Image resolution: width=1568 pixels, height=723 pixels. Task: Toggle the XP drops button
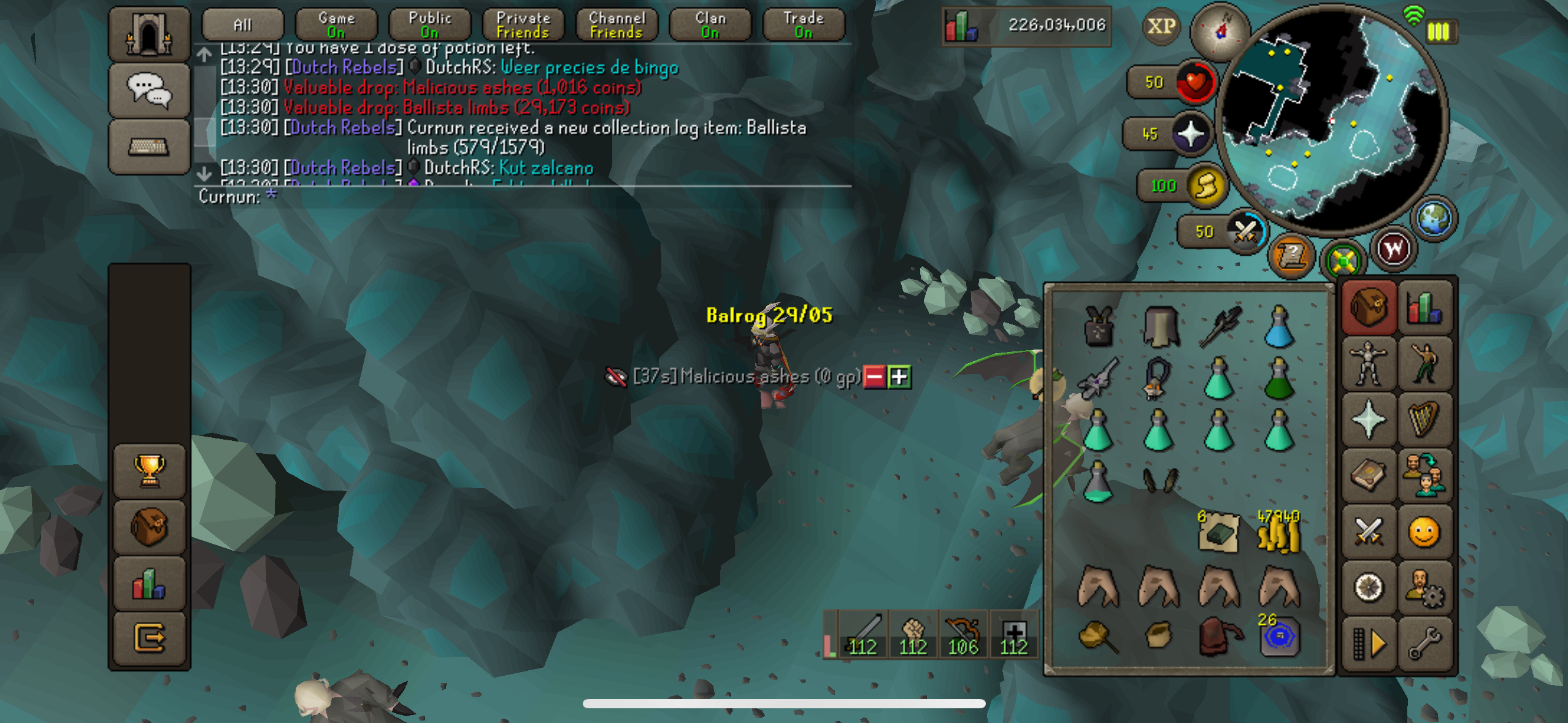pos(1161,26)
